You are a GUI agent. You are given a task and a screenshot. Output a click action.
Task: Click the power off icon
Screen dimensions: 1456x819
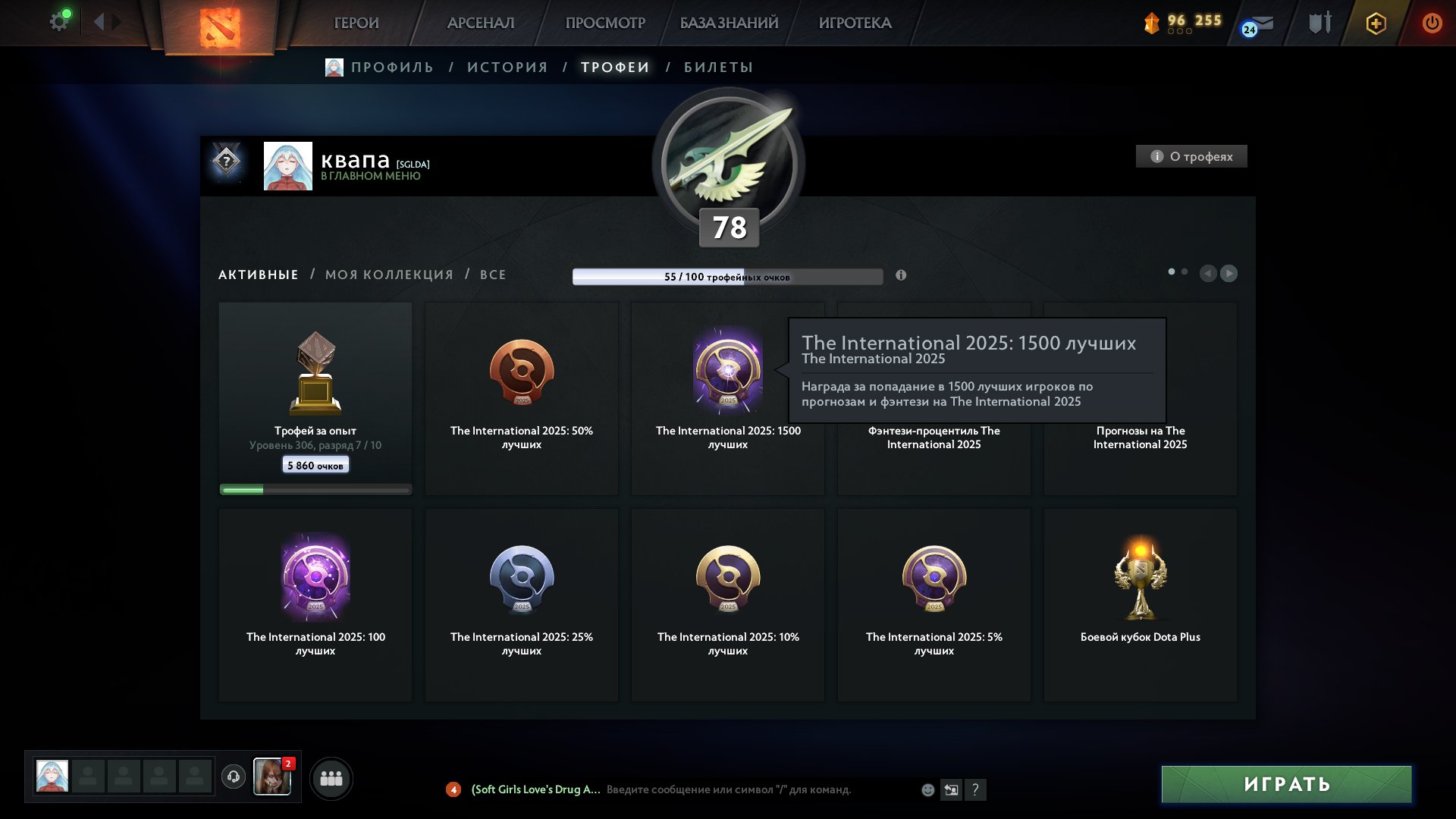click(1432, 23)
